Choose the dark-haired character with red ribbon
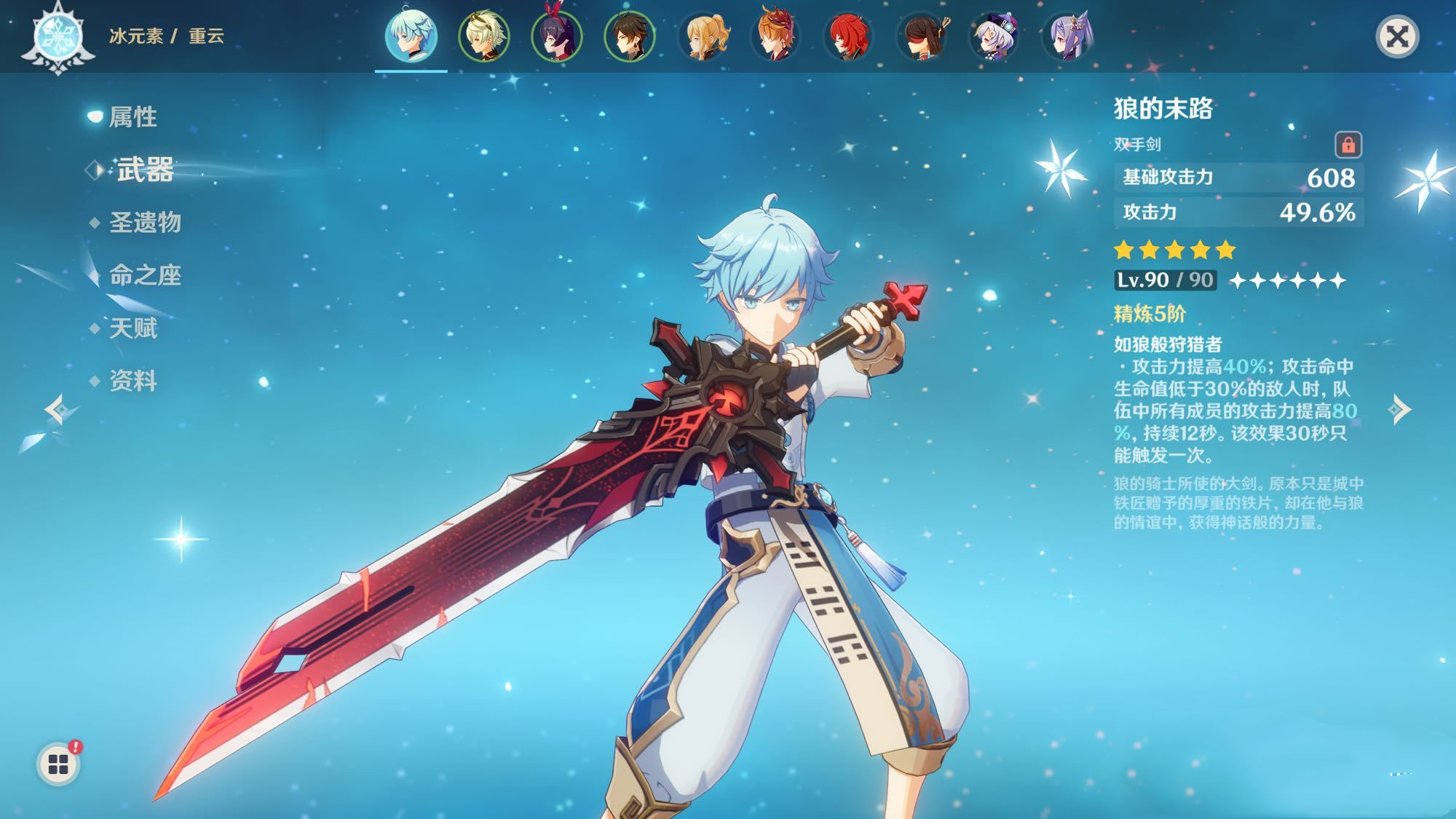Image resolution: width=1456 pixels, height=819 pixels. [557, 35]
